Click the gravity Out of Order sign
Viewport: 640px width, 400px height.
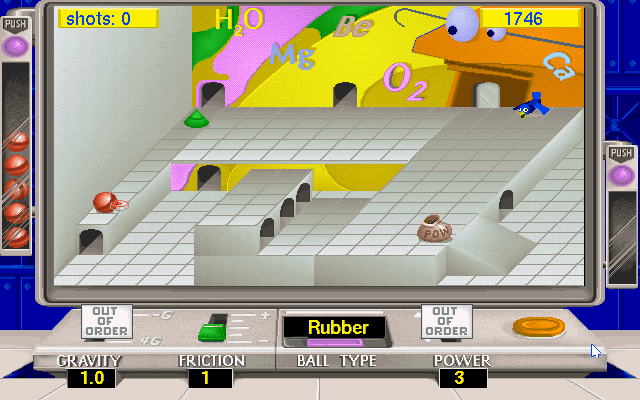pos(106,322)
